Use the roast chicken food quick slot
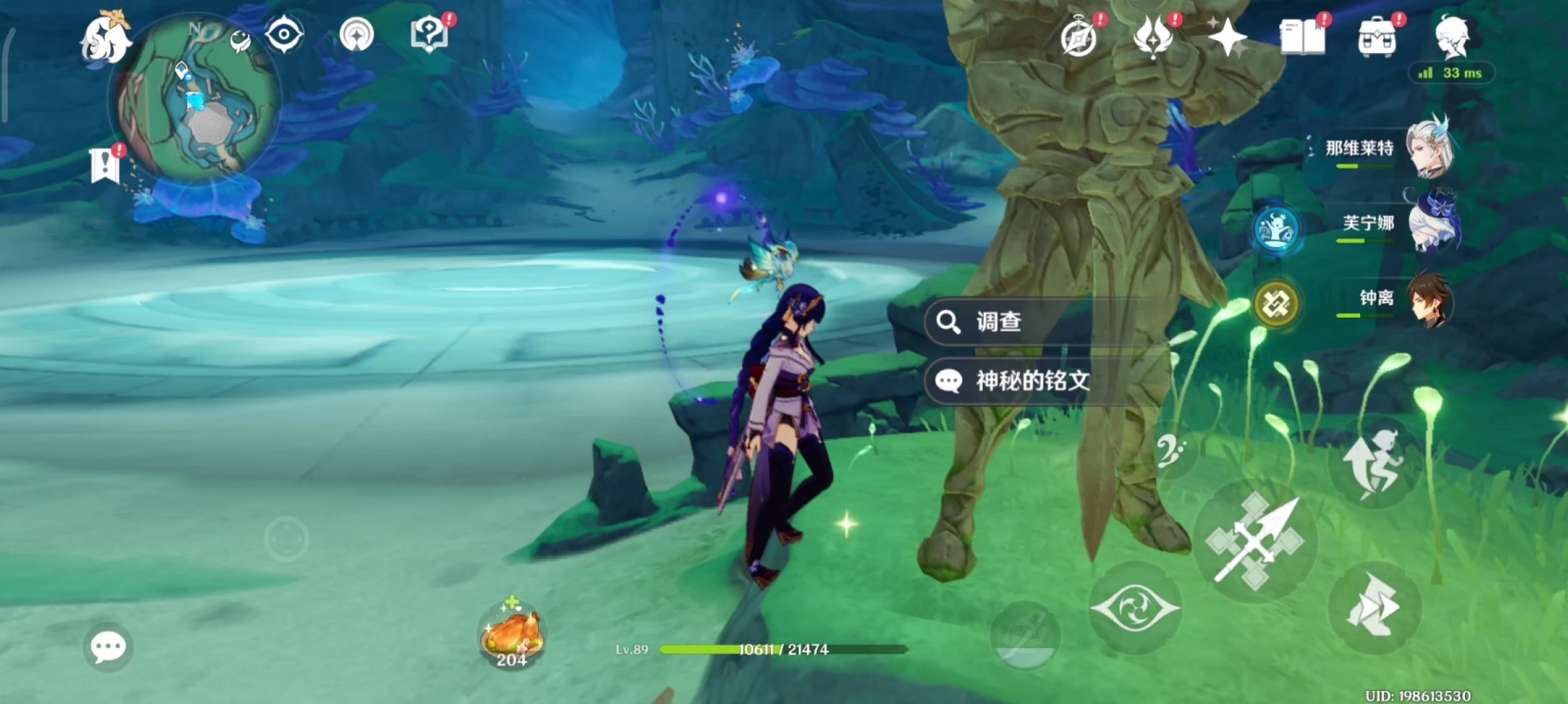This screenshot has height=704, width=1568. click(x=512, y=634)
